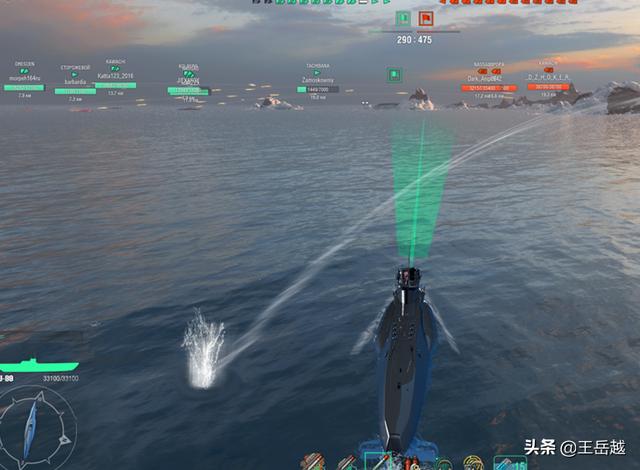The width and height of the screenshot is (640, 470).
Task: Target enemy ship marker Dark_Angel842
Action: click(488, 79)
